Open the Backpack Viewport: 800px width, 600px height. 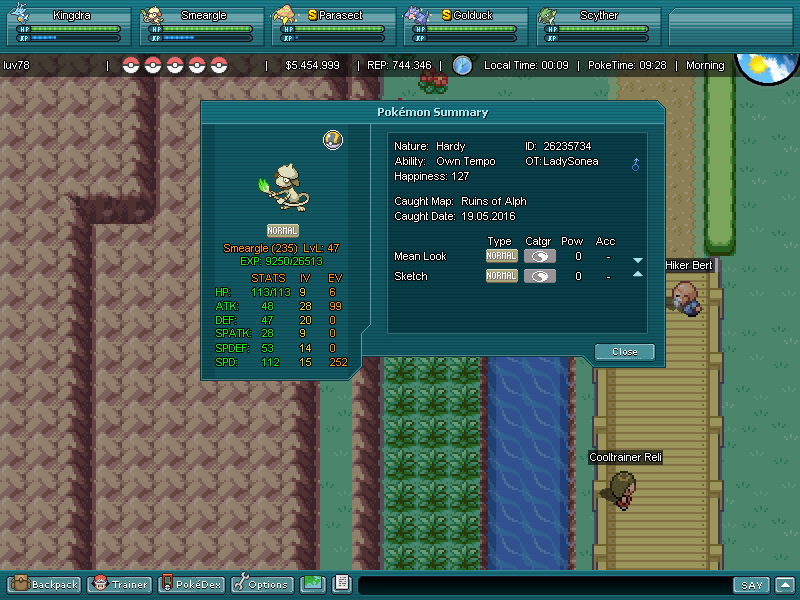pyautogui.click(x=44, y=584)
